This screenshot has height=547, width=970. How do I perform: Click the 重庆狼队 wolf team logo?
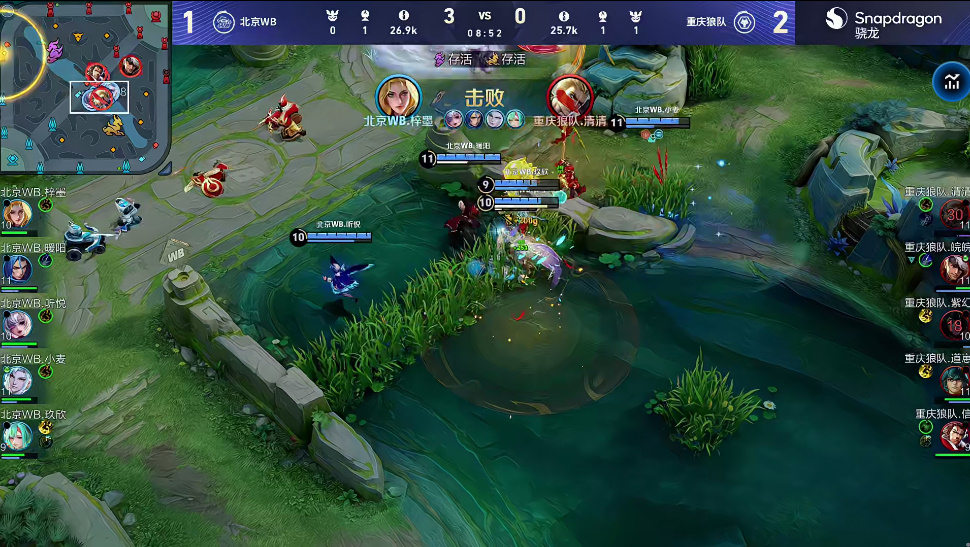(x=744, y=22)
